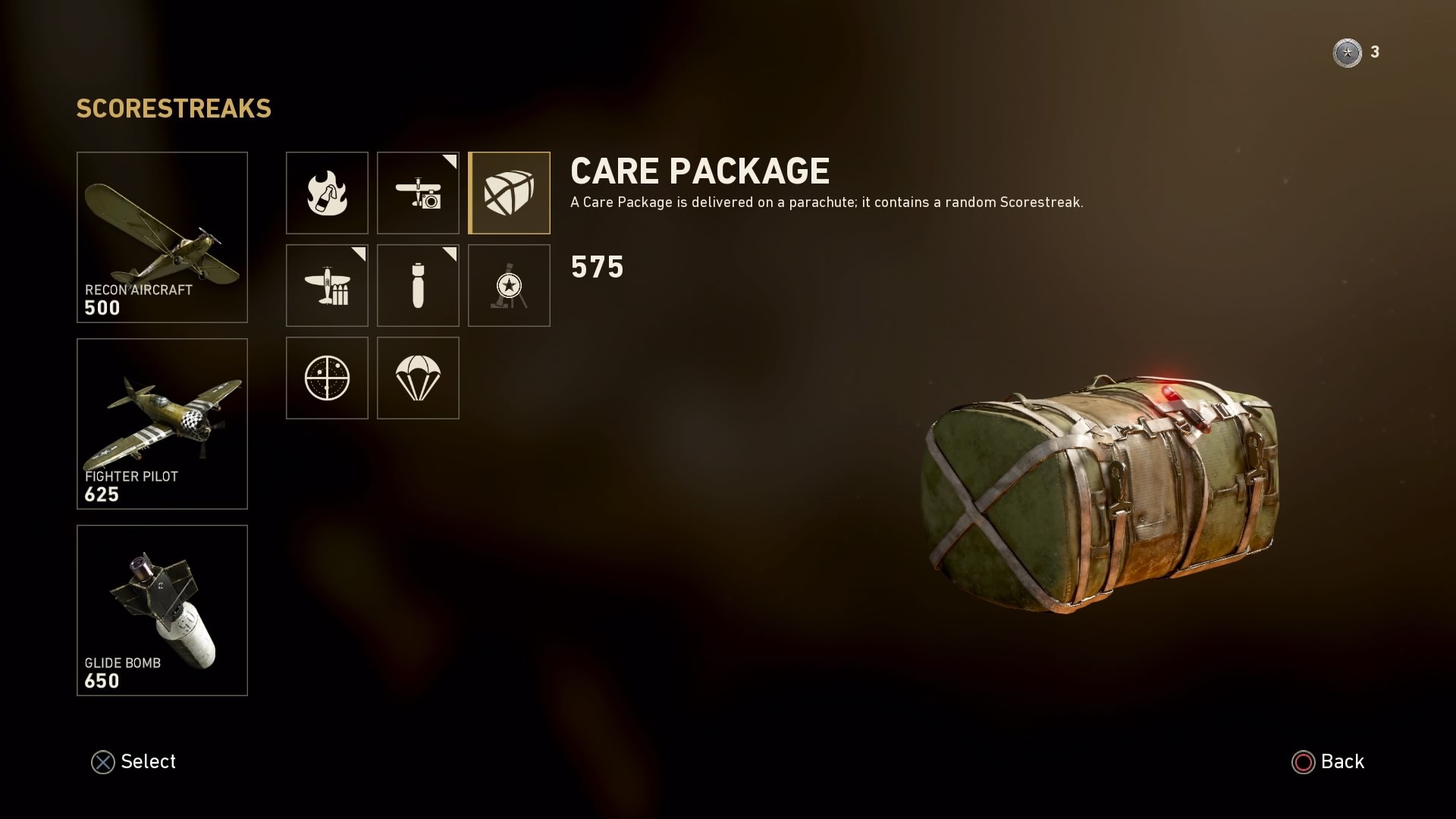Screen dimensions: 1456x819
Task: Select the Molotov cocktail scorestreak icon
Action: tap(327, 193)
